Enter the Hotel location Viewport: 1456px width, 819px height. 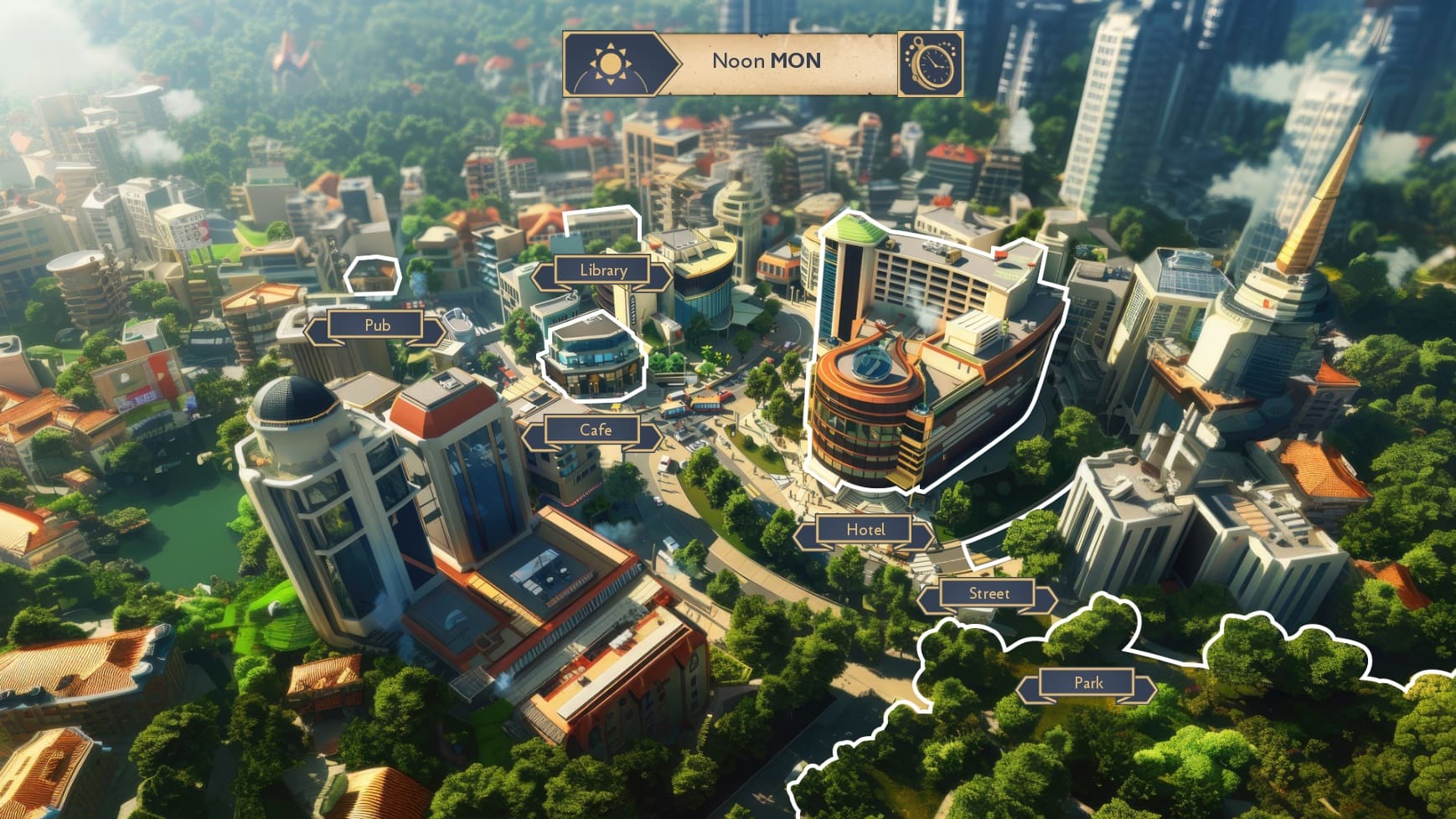pos(865,530)
